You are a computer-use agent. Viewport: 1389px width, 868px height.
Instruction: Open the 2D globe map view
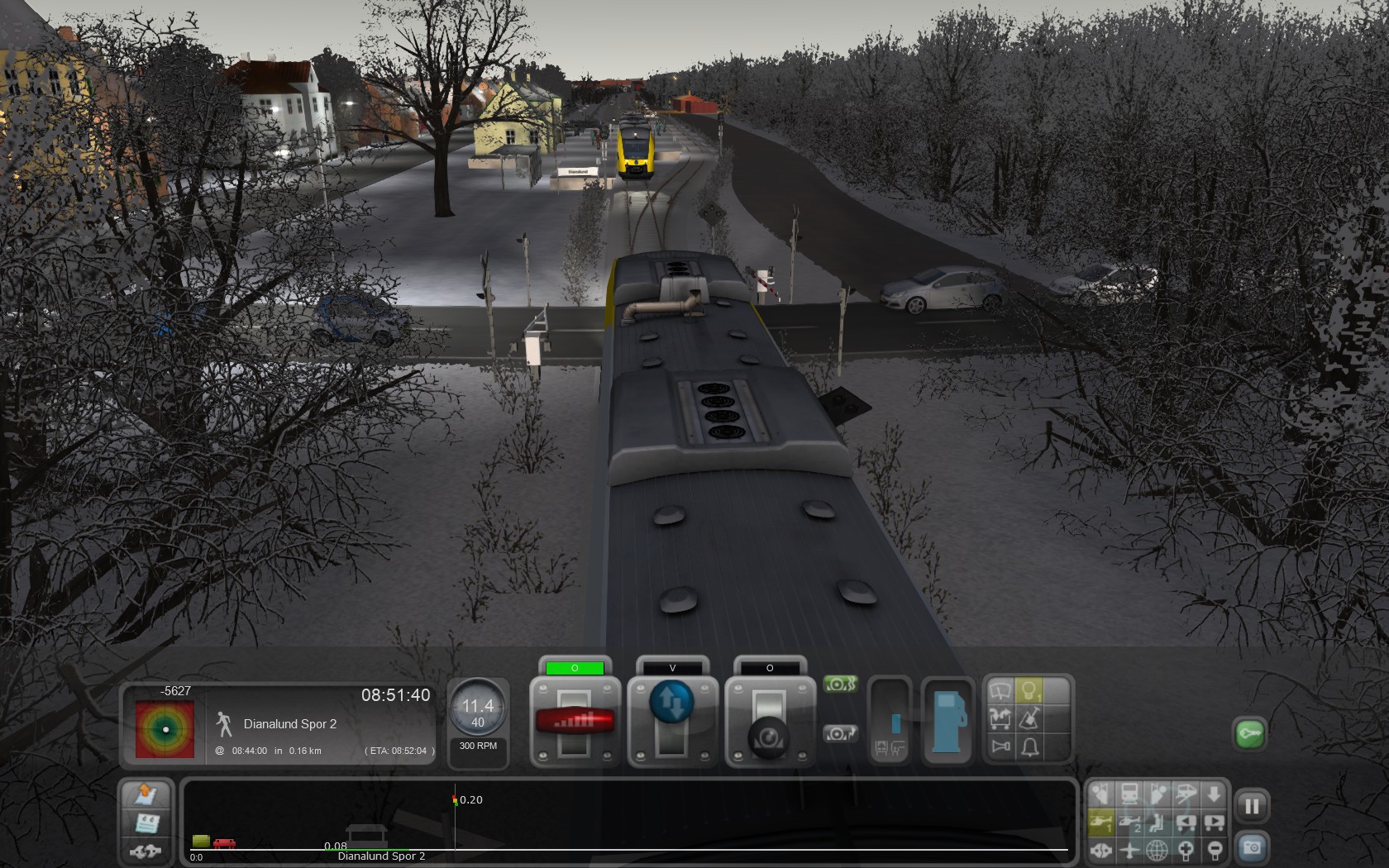pyautogui.click(x=1157, y=849)
